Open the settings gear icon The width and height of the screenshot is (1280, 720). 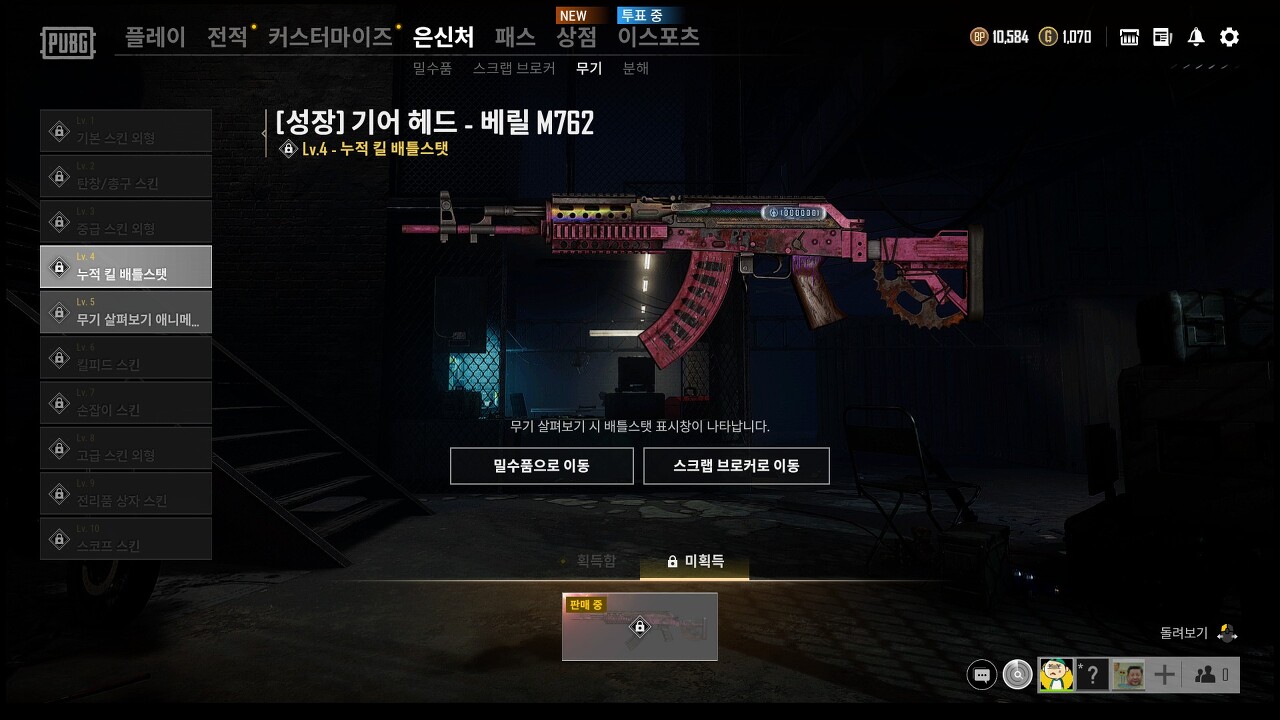pos(1228,36)
